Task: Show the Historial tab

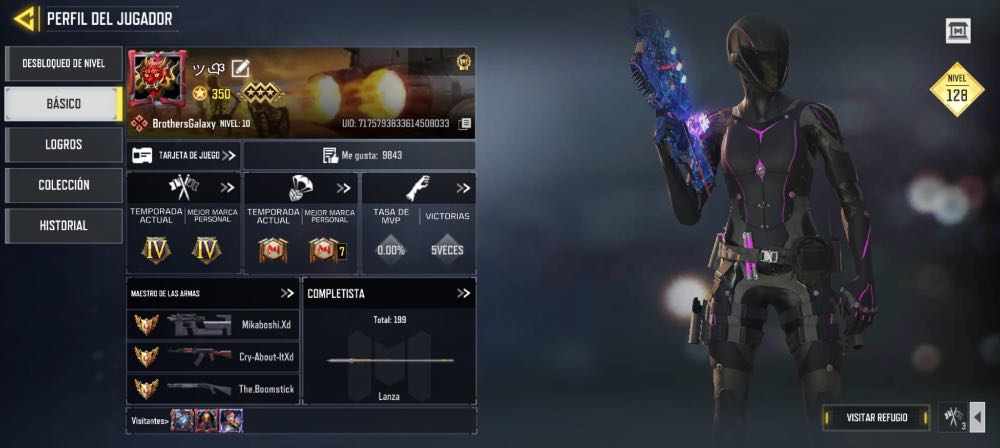Action: tap(63, 226)
